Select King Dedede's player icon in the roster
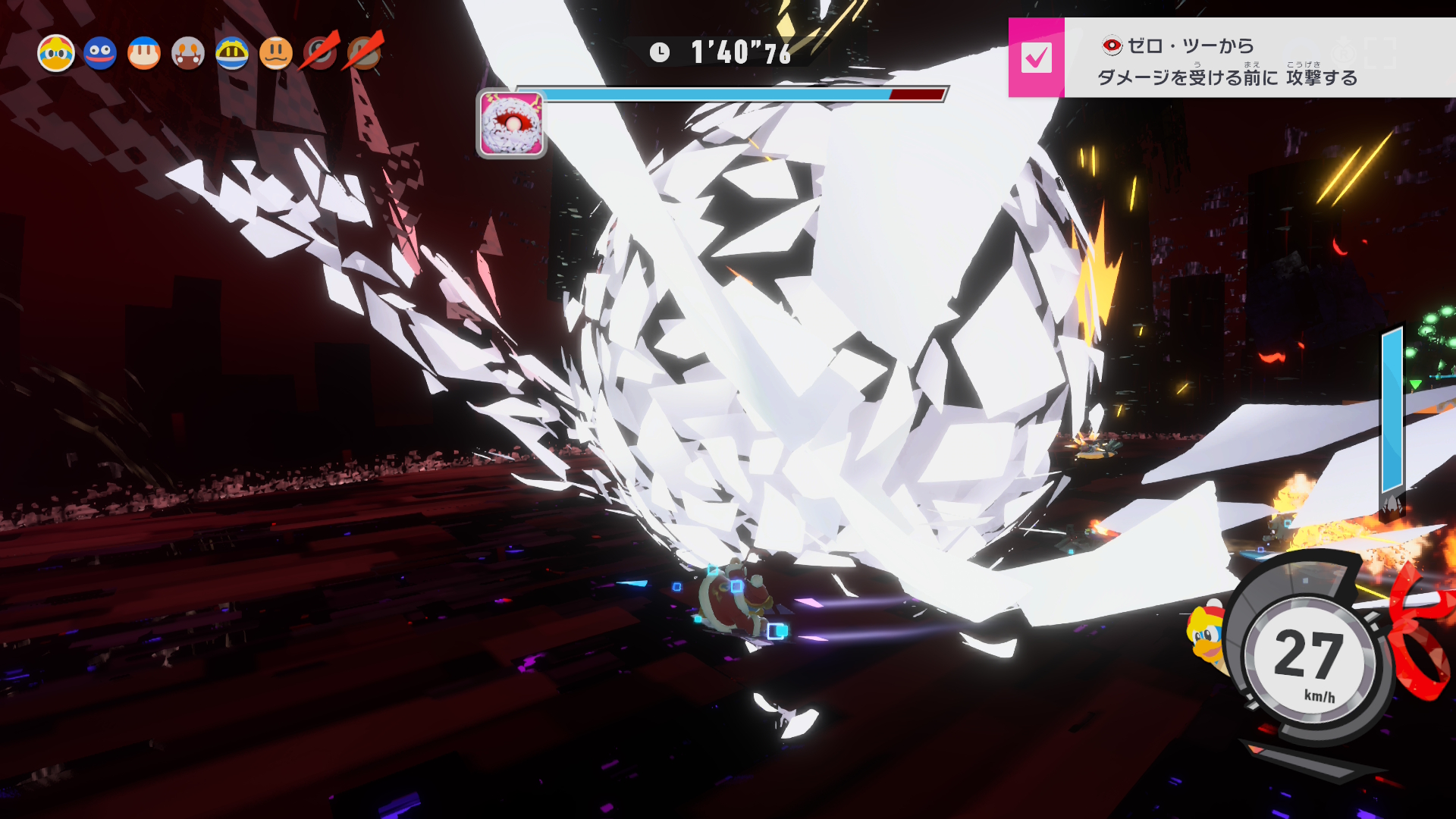Viewport: 1456px width, 819px height. coord(56,54)
